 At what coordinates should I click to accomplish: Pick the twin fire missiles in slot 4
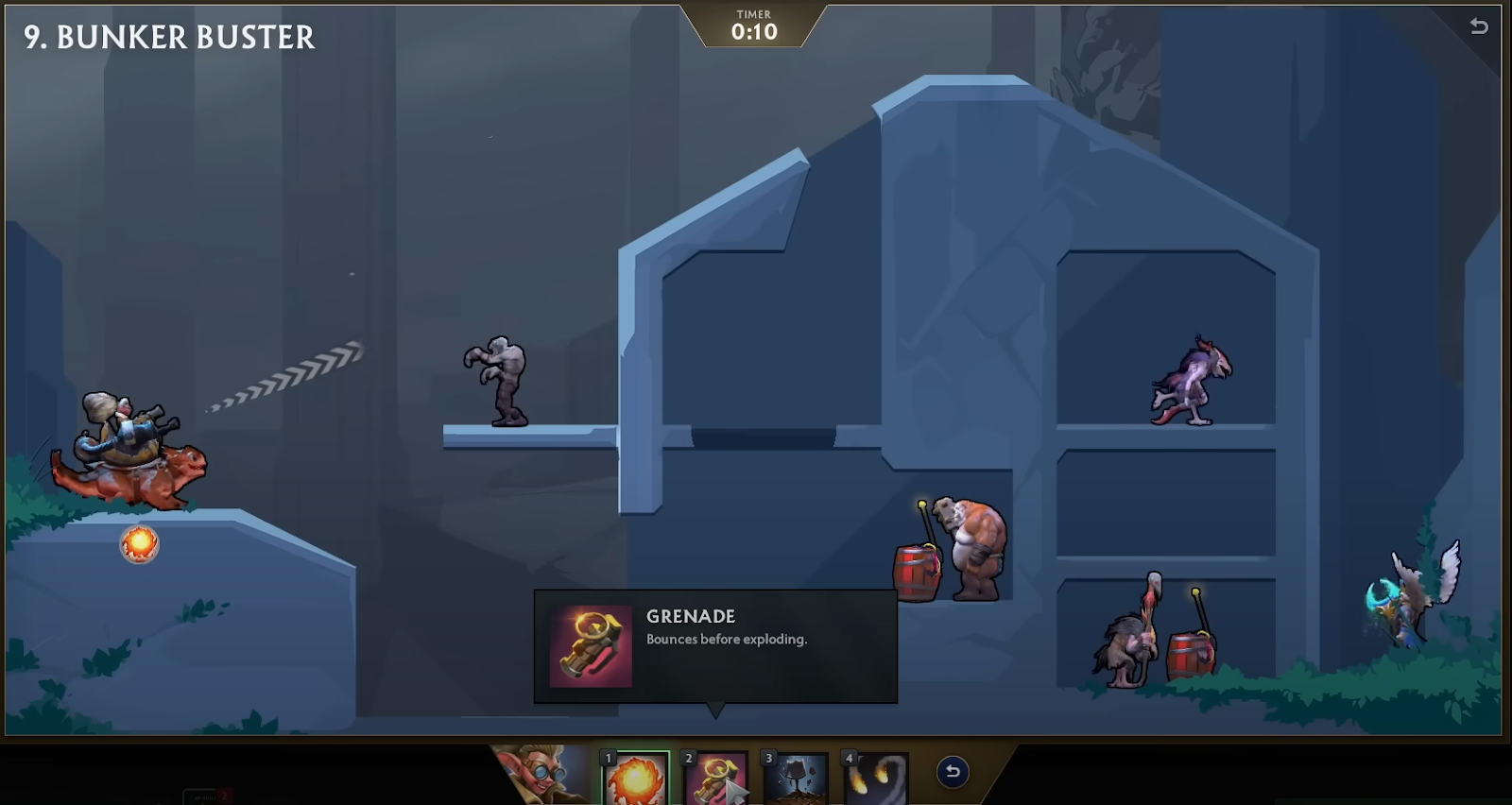876,779
